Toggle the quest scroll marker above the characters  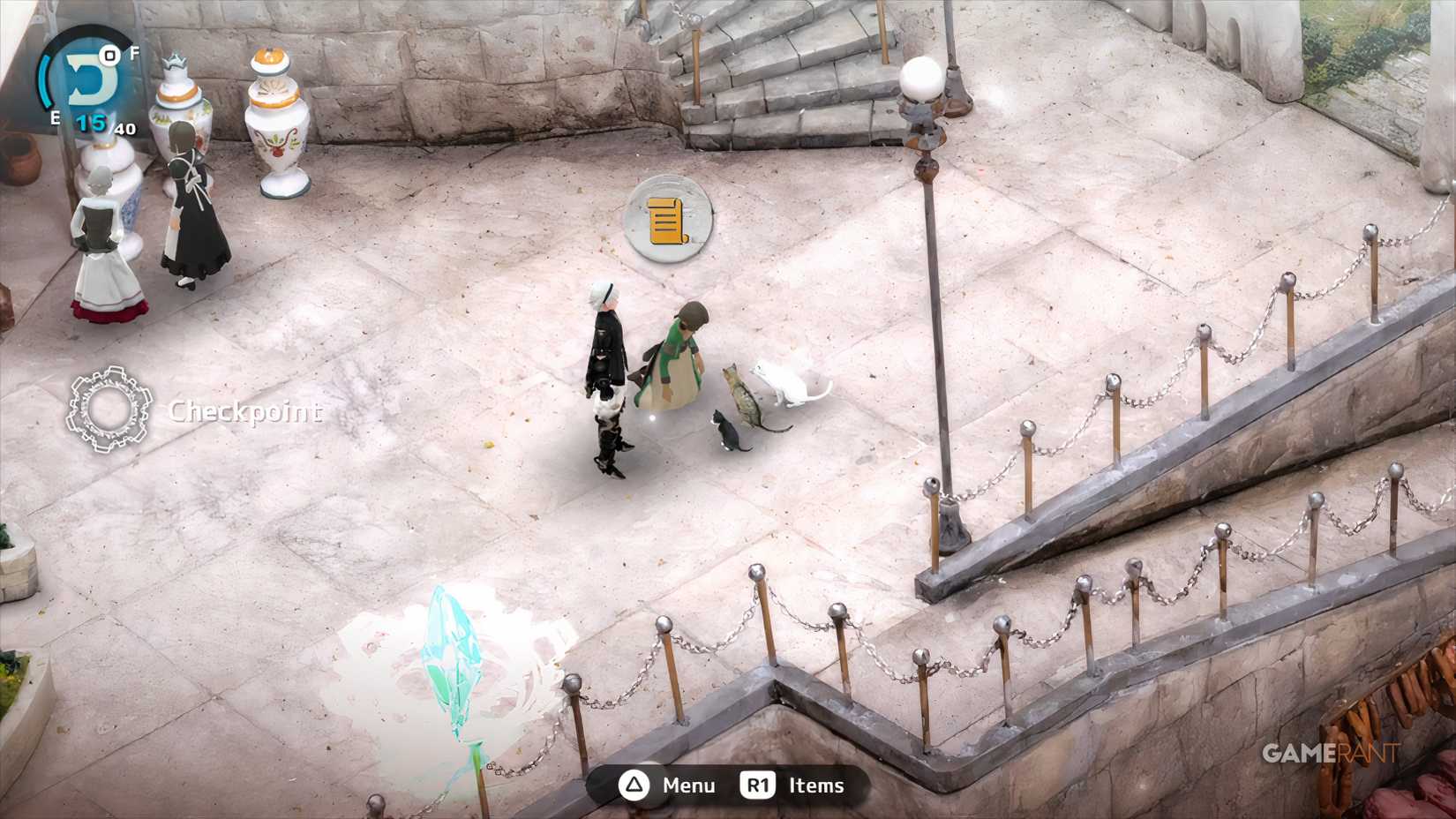tap(668, 220)
